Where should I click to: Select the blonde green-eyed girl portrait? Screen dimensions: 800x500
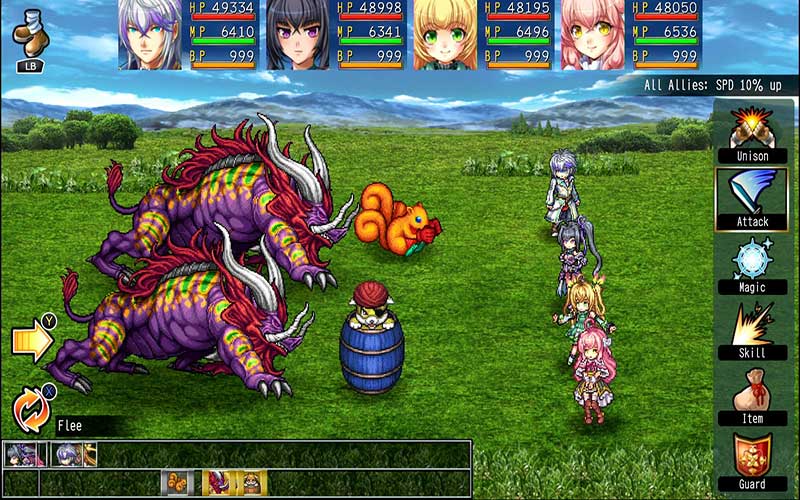(445, 34)
